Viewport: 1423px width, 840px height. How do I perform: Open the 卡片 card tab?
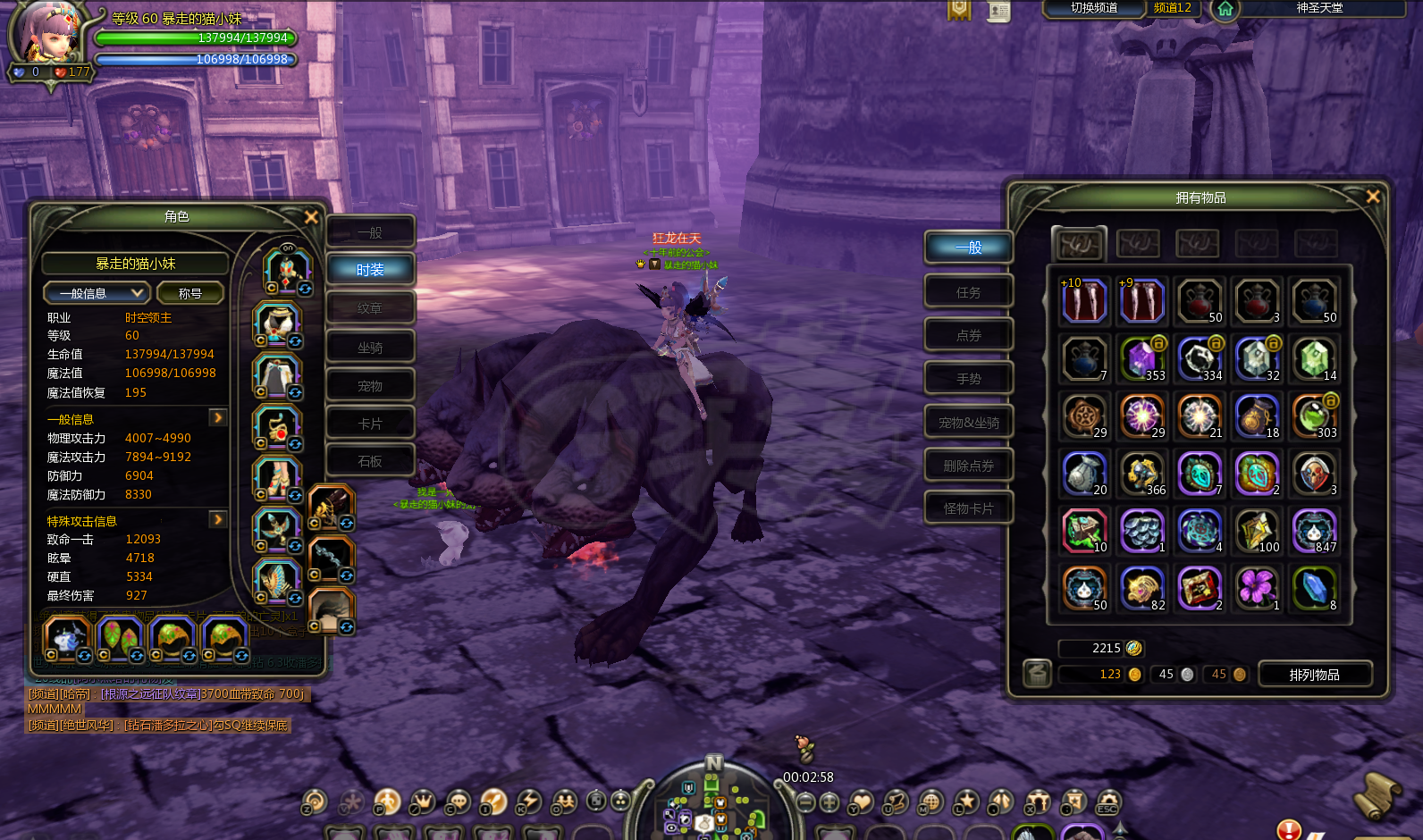click(x=370, y=424)
